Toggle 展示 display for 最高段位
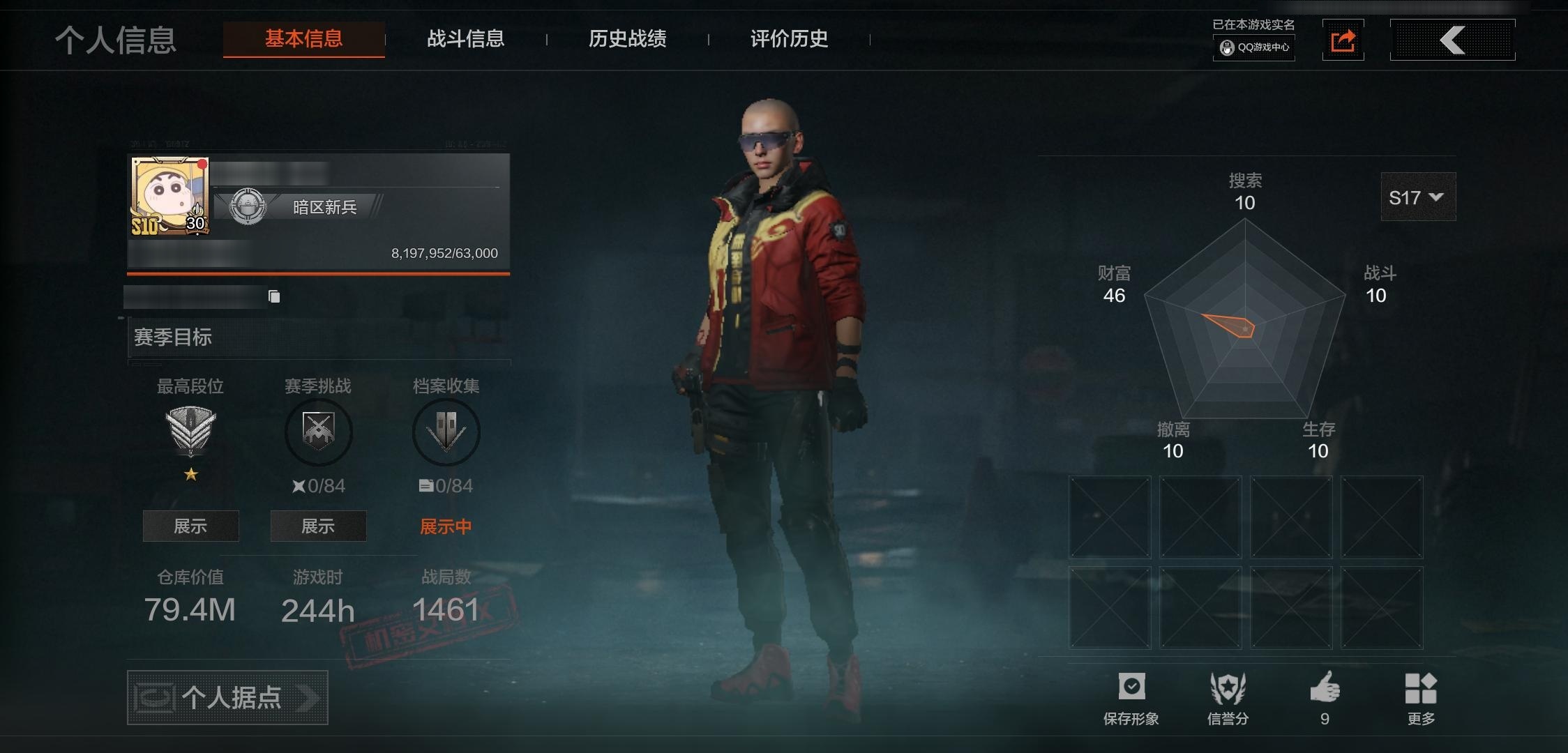Viewport: 1568px width, 753px height. click(190, 526)
